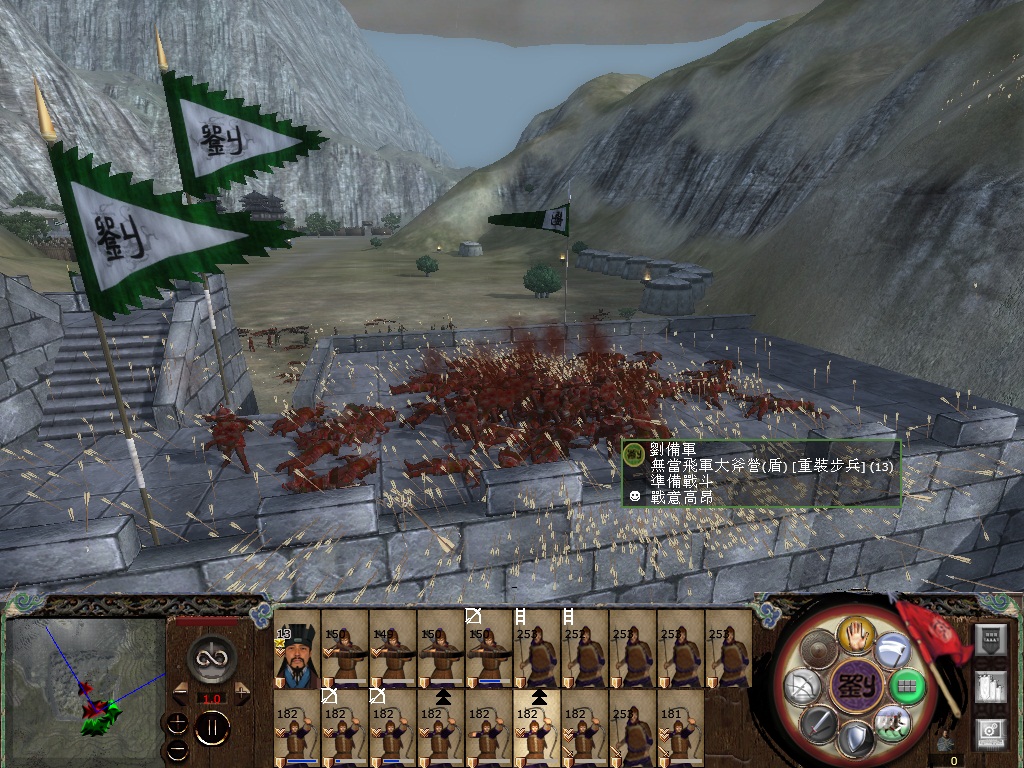The image size is (1024, 768).
Task: Zoom out the minimap
Action: [x=178, y=748]
